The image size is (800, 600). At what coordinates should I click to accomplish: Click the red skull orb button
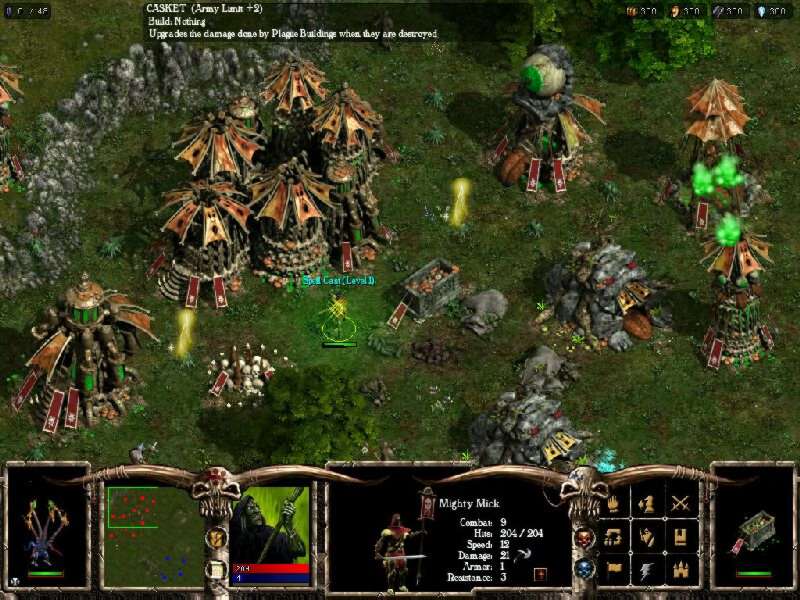coord(585,537)
